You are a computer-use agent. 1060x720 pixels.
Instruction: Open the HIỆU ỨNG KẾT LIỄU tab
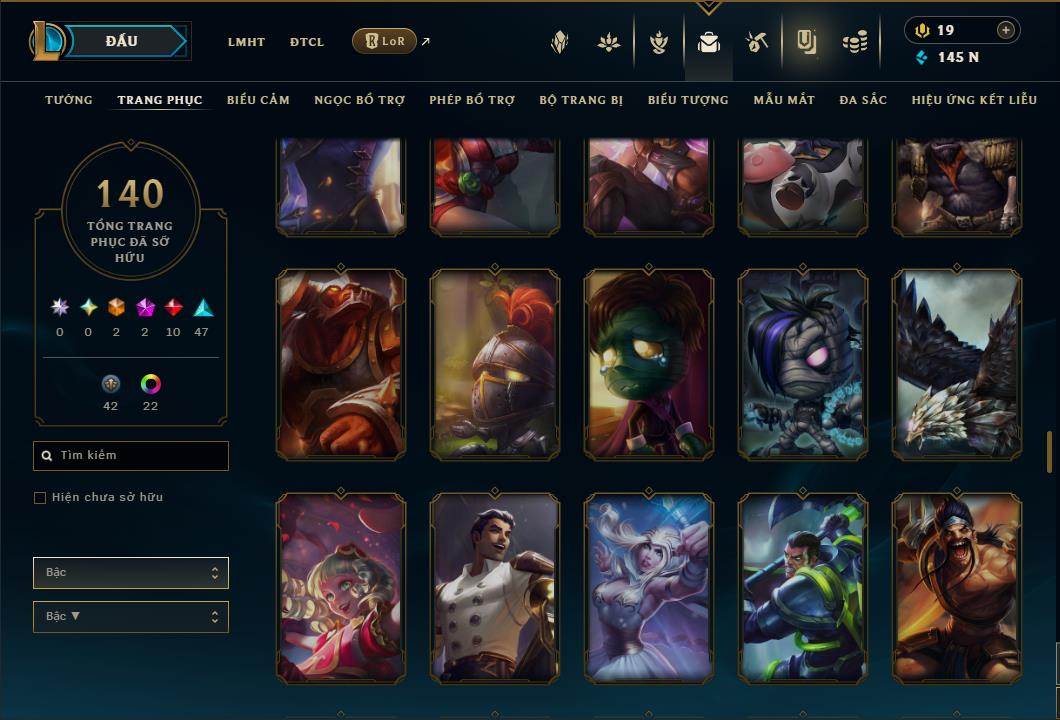[974, 100]
